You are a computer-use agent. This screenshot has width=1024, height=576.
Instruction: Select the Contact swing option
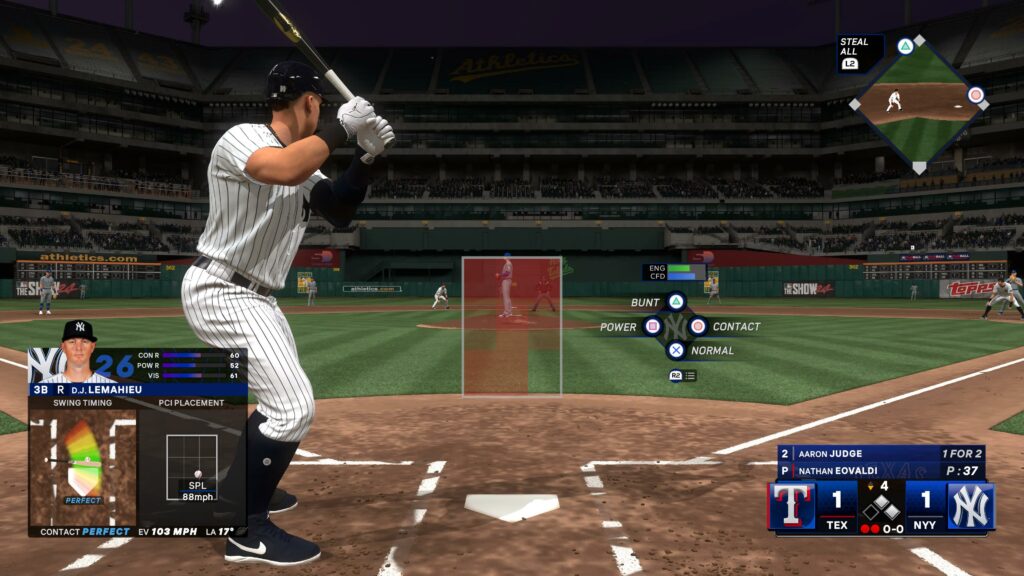pyautogui.click(x=698, y=326)
